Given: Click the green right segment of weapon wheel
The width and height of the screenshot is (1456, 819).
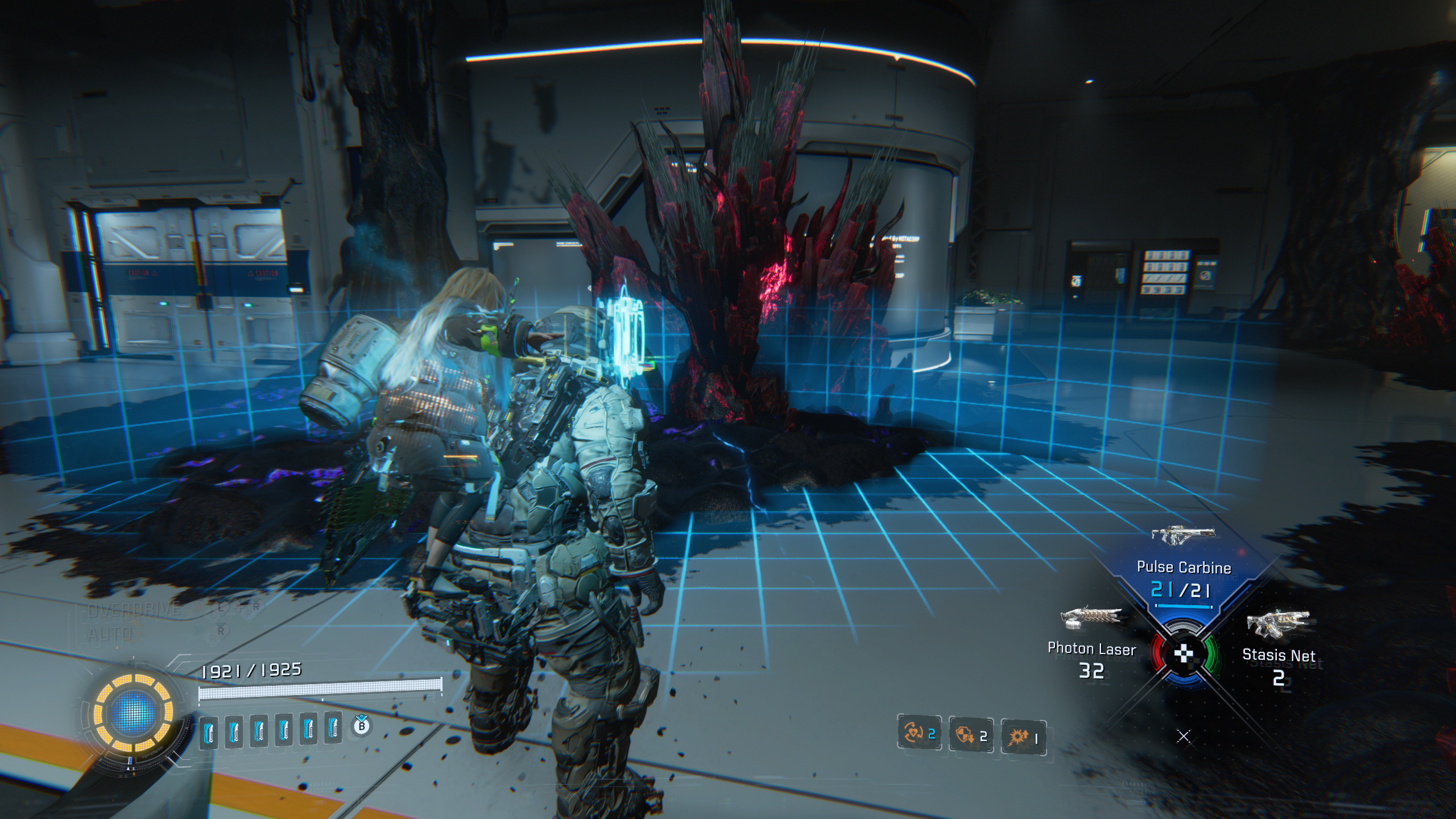Looking at the screenshot, I should tap(1211, 654).
